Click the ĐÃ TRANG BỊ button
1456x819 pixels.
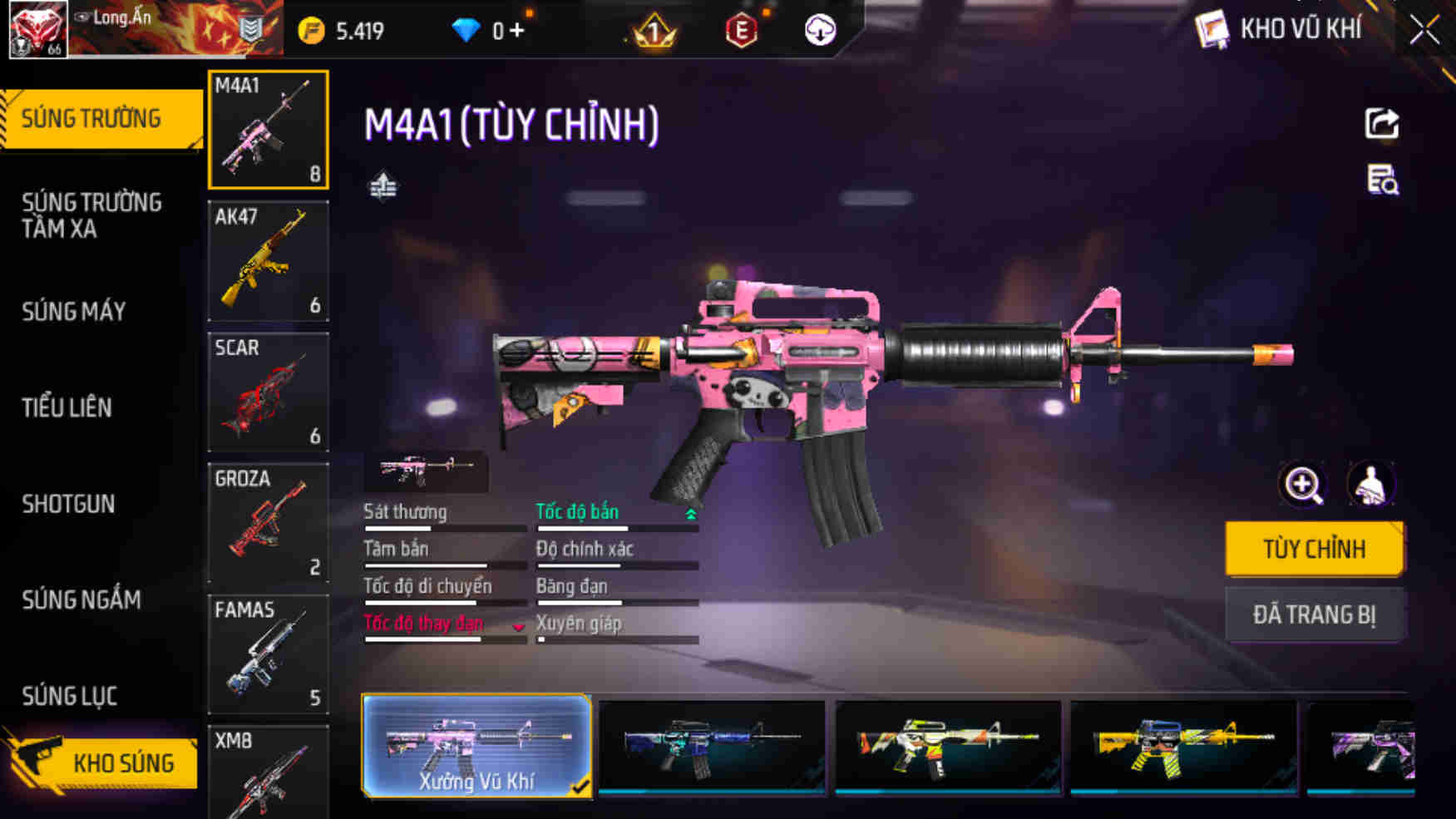1315,614
